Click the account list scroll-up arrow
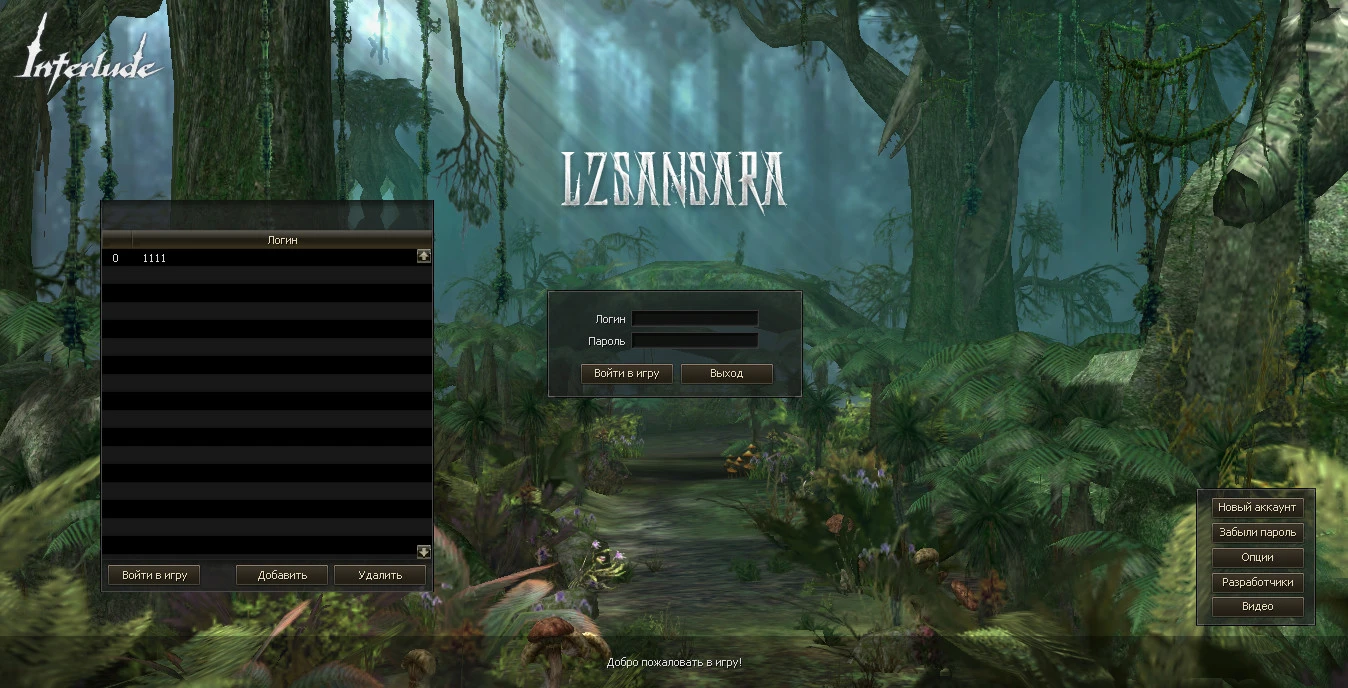The width and height of the screenshot is (1348, 688). pos(424,256)
